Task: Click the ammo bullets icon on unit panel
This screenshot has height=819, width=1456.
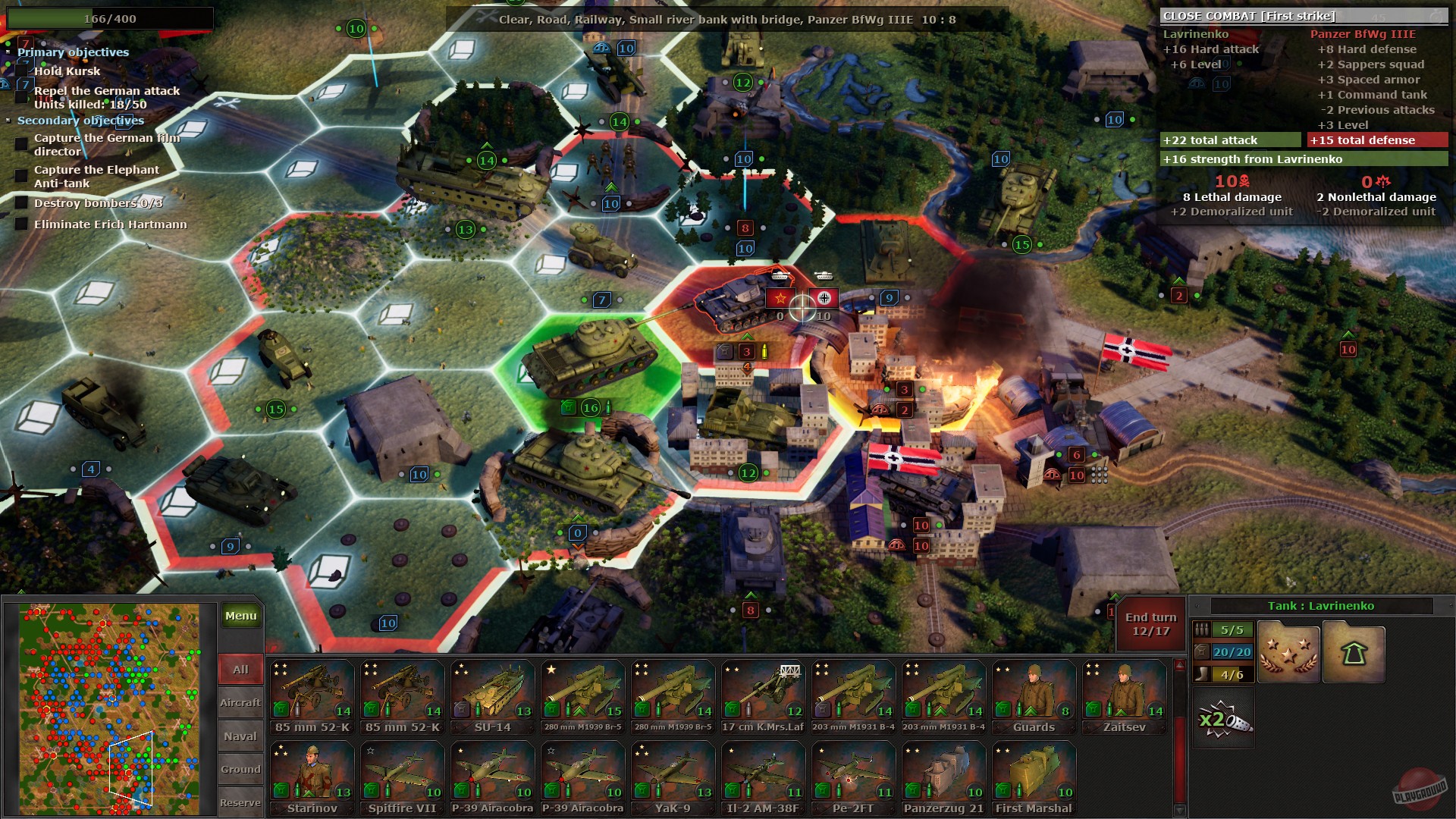Action: [1203, 628]
